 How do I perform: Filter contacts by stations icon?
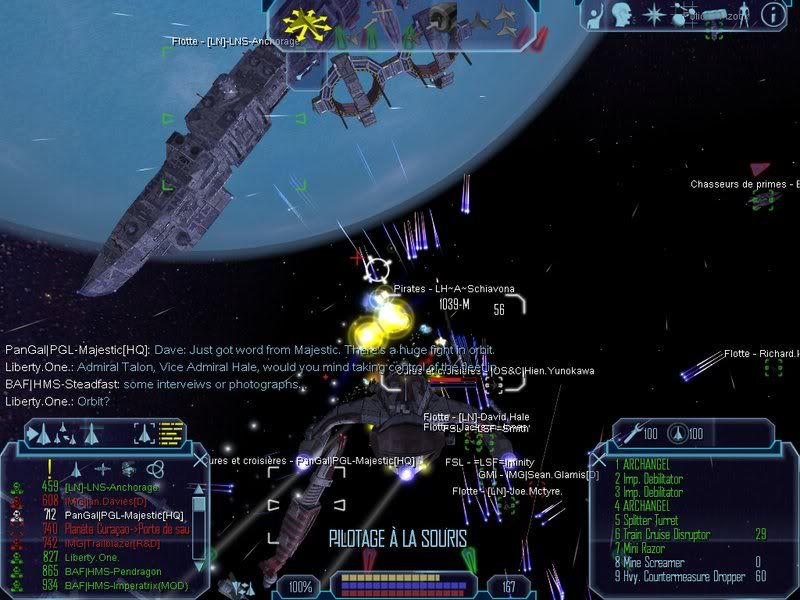point(129,468)
